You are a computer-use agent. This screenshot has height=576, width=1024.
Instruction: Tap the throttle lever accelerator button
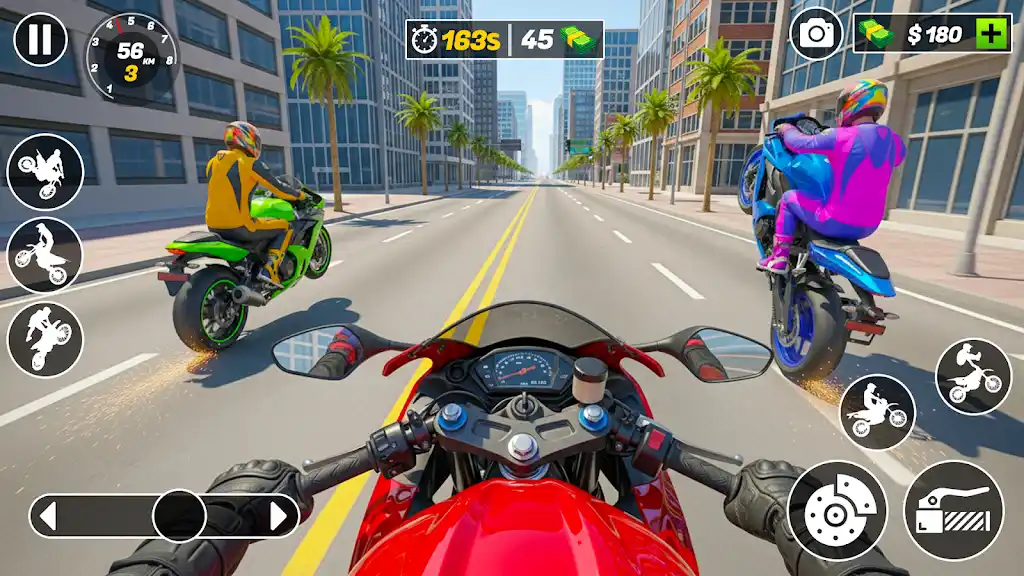point(953,510)
